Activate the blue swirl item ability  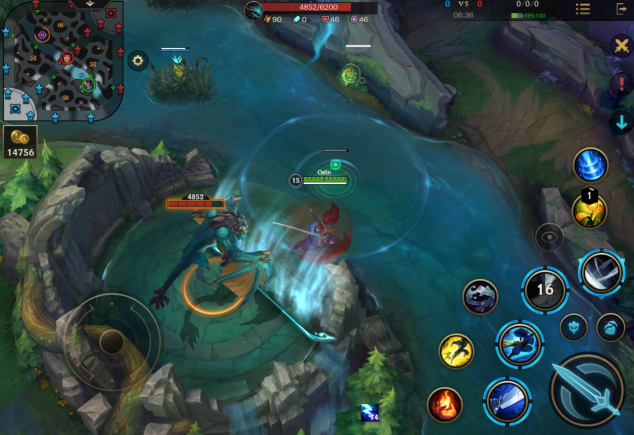coord(590,165)
